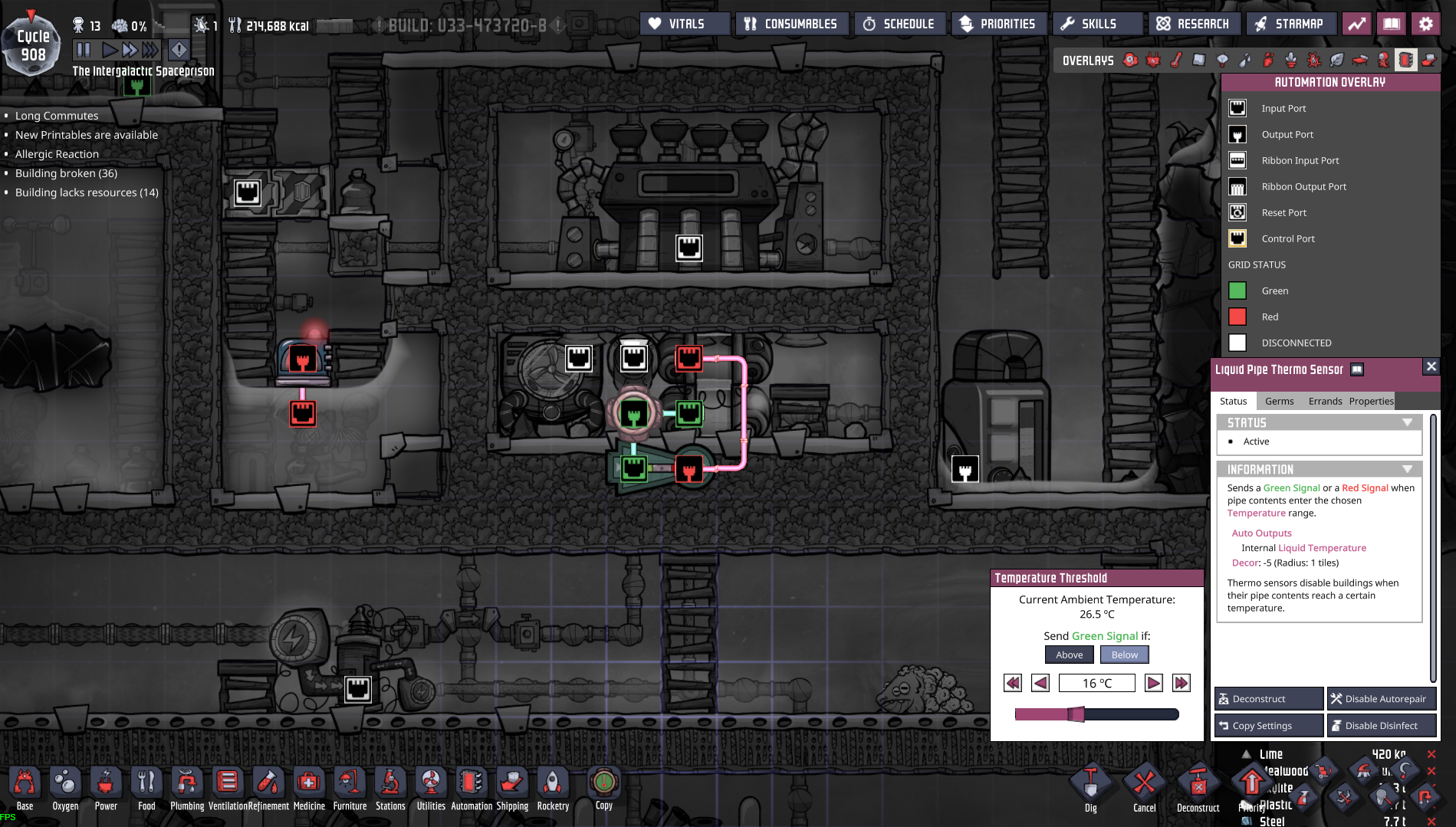The height and width of the screenshot is (827, 1456).
Task: Open the Power overlay icon
Action: click(x=1153, y=60)
